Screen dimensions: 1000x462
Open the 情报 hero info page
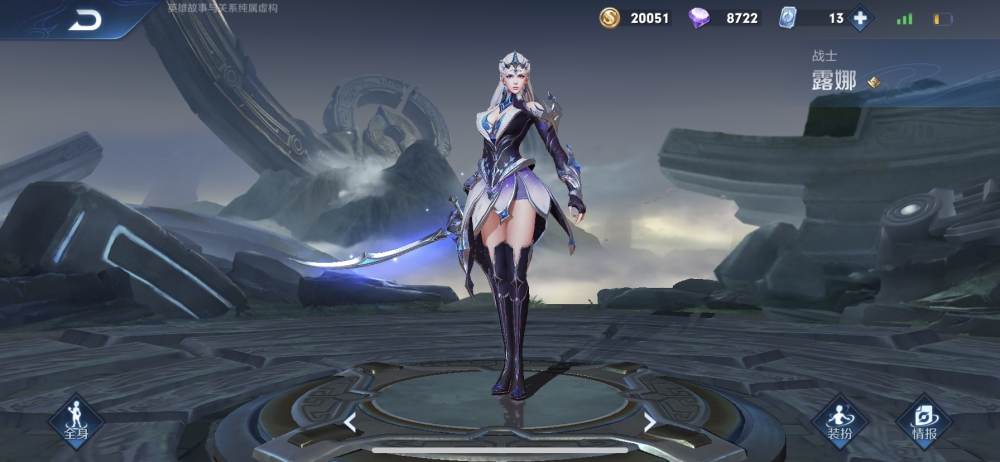tap(924, 419)
